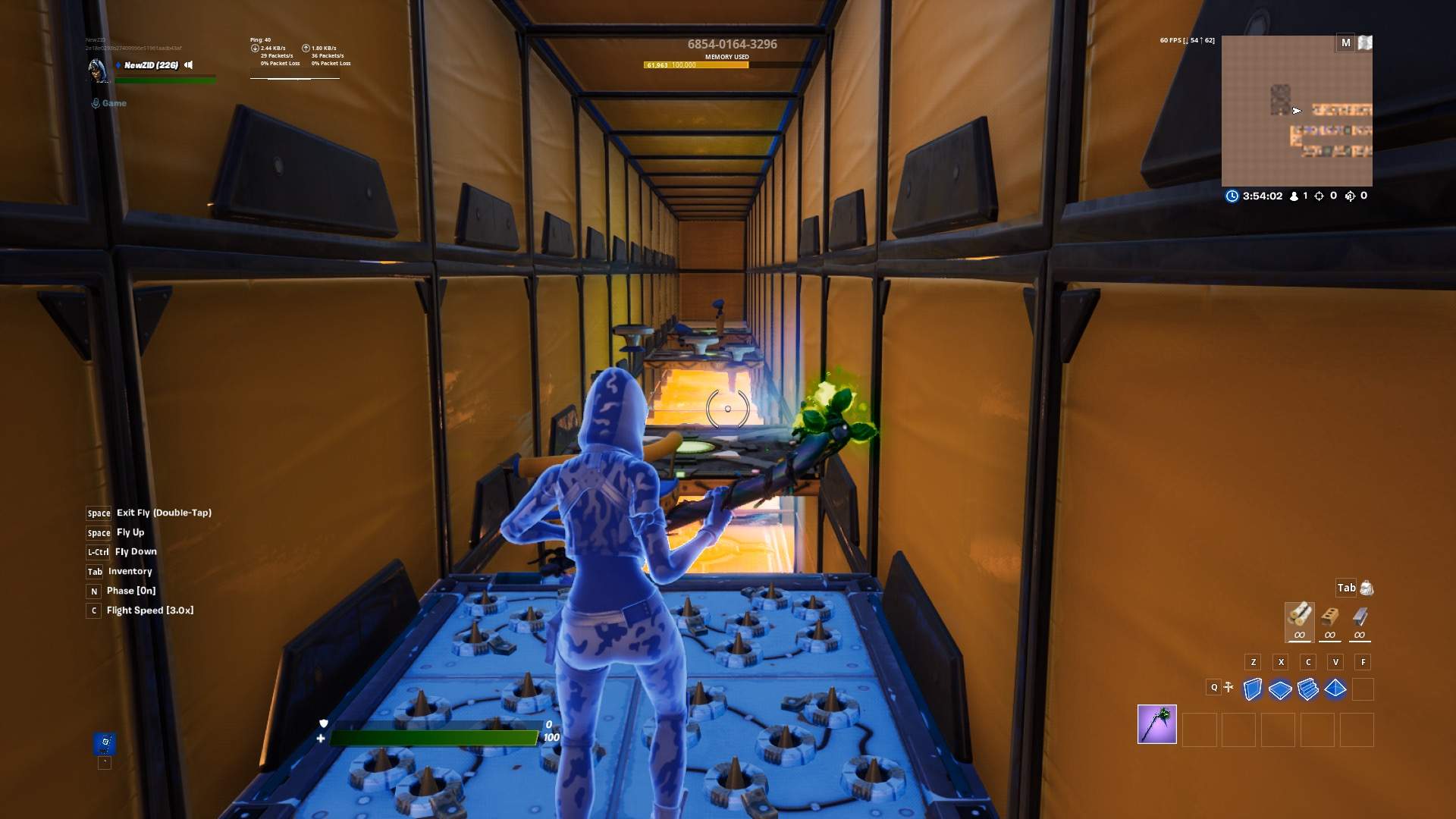
Task: Select the wall build piece icon
Action: (x=1253, y=687)
